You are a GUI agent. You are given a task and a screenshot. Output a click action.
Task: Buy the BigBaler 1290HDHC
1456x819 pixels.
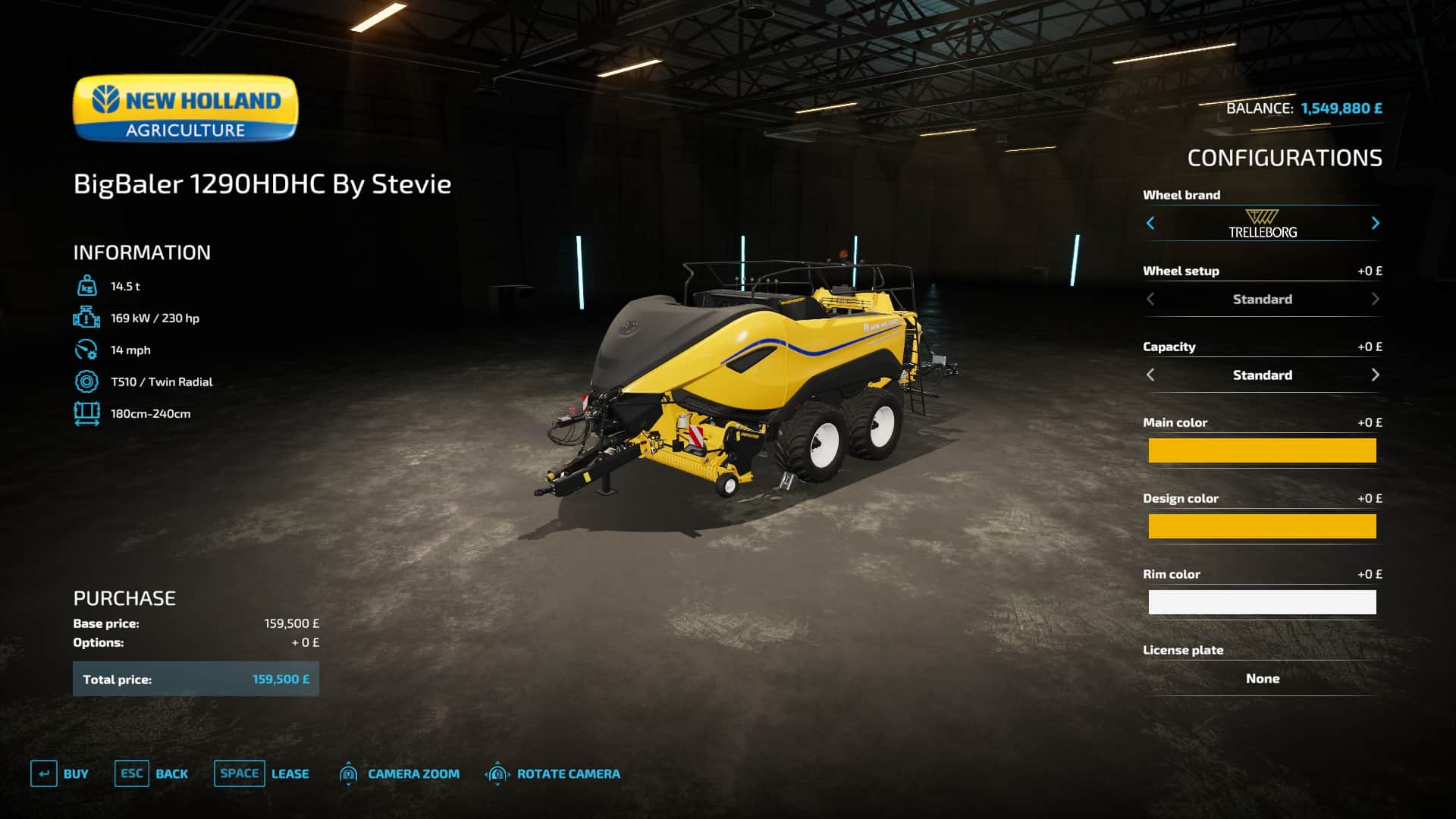(x=60, y=773)
